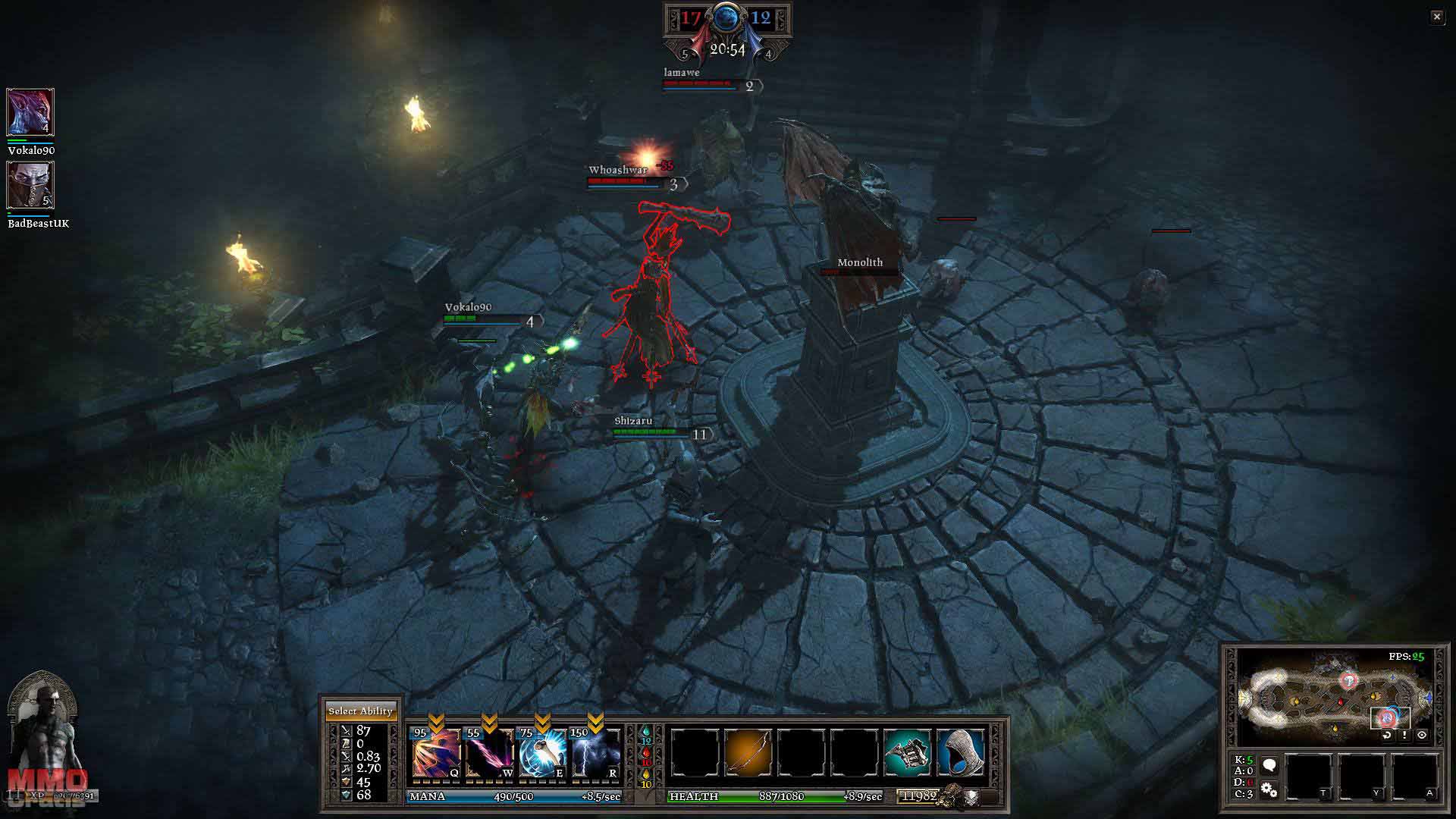
Task: Open the gear settings menu
Action: [x=1269, y=791]
